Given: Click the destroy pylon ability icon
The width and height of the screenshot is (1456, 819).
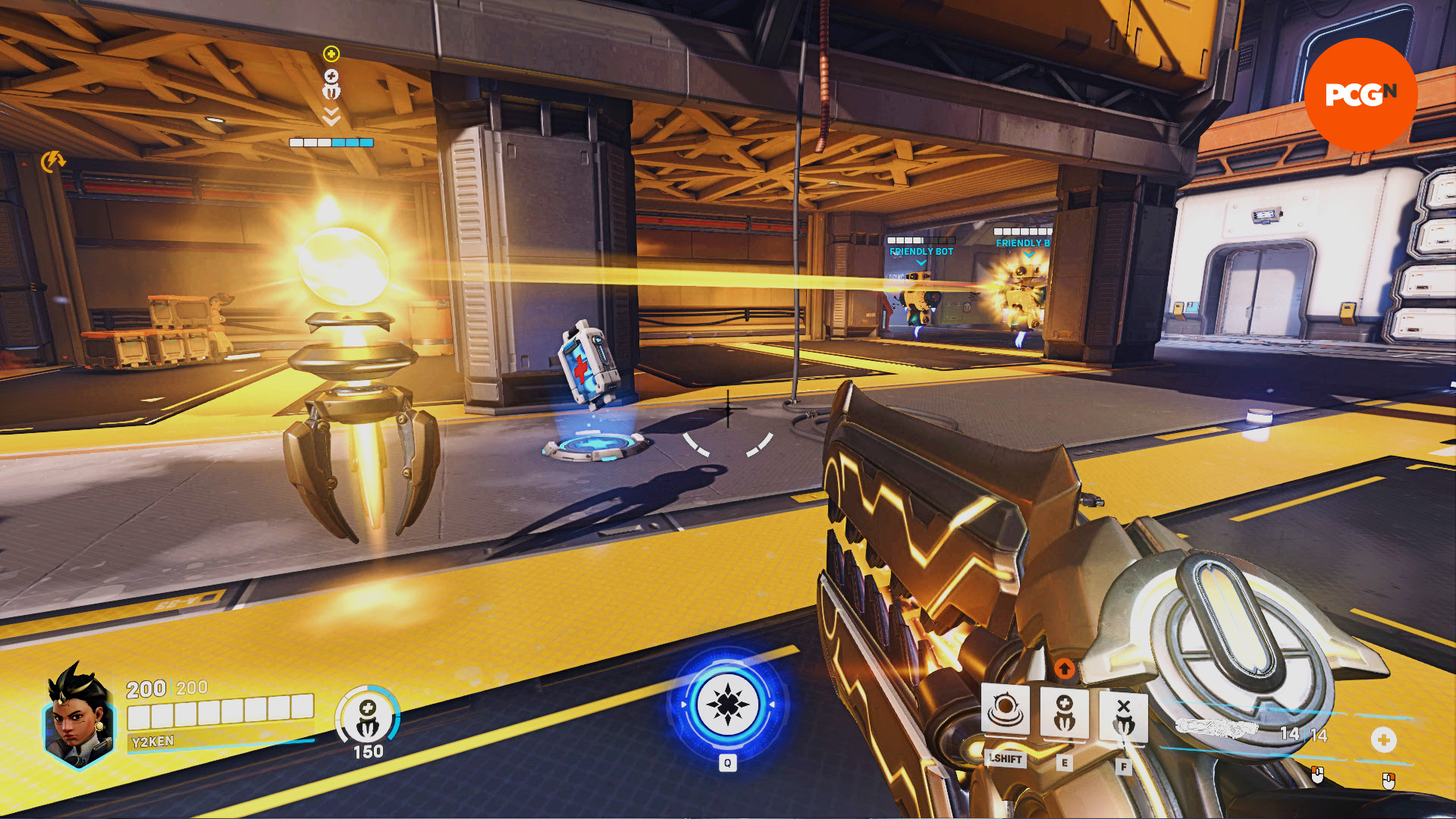Looking at the screenshot, I should click(x=1123, y=716).
